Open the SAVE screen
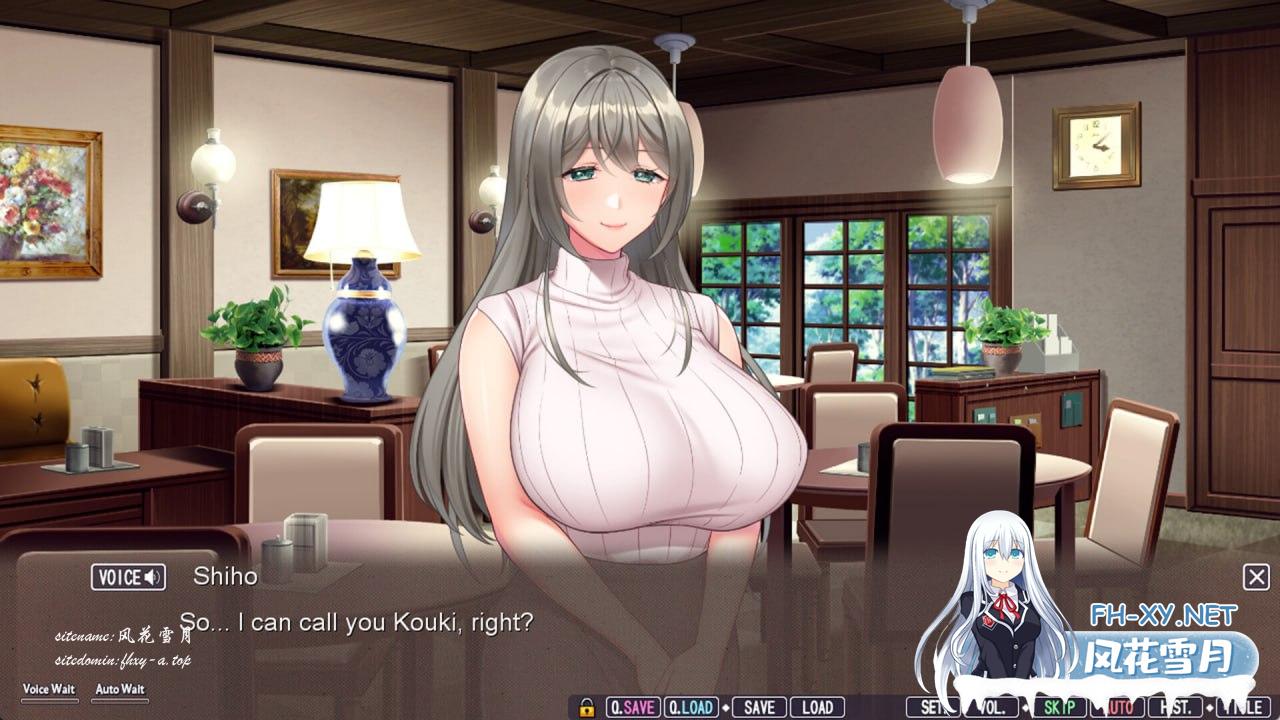This screenshot has height=720, width=1280. 758,705
